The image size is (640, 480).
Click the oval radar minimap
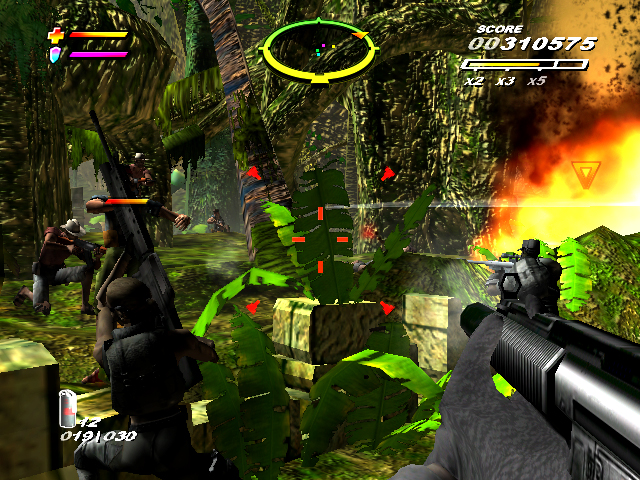[314, 48]
